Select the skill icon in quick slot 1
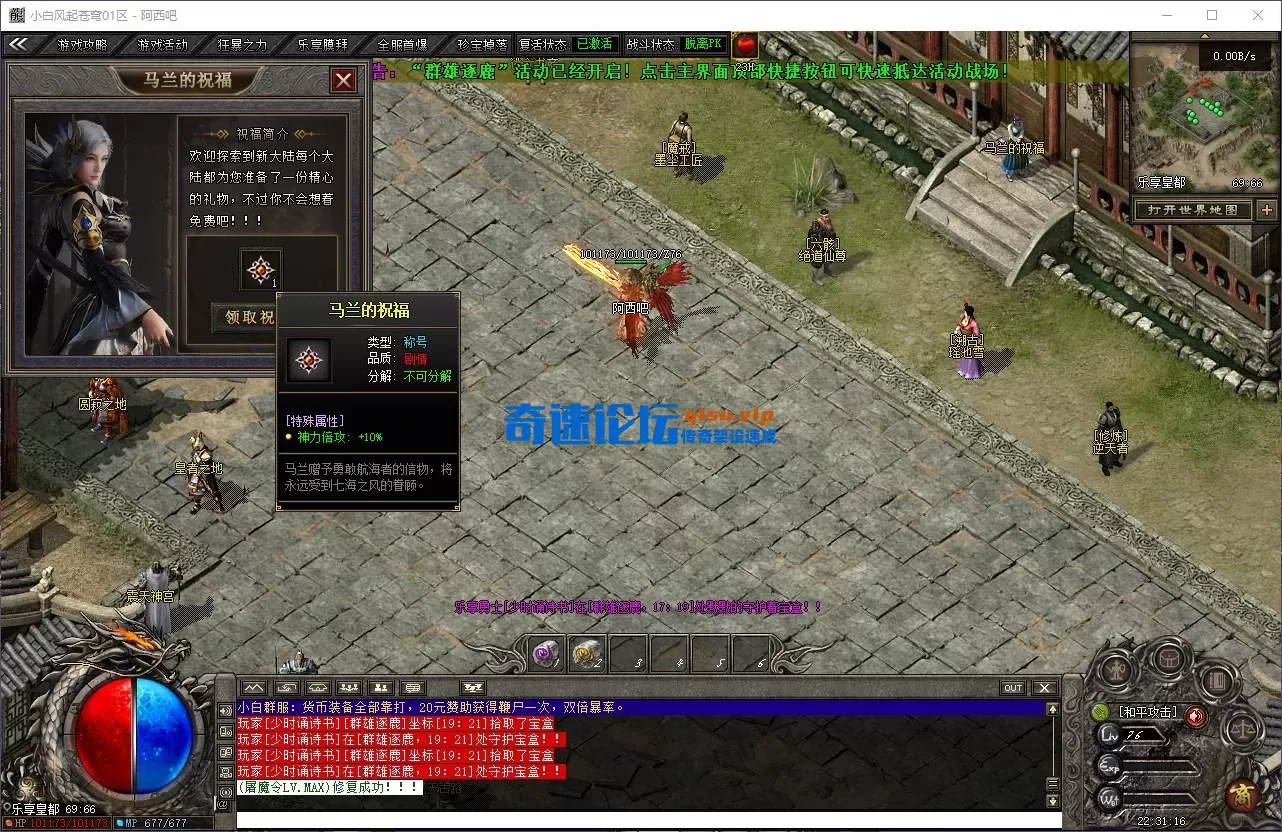 (545, 654)
